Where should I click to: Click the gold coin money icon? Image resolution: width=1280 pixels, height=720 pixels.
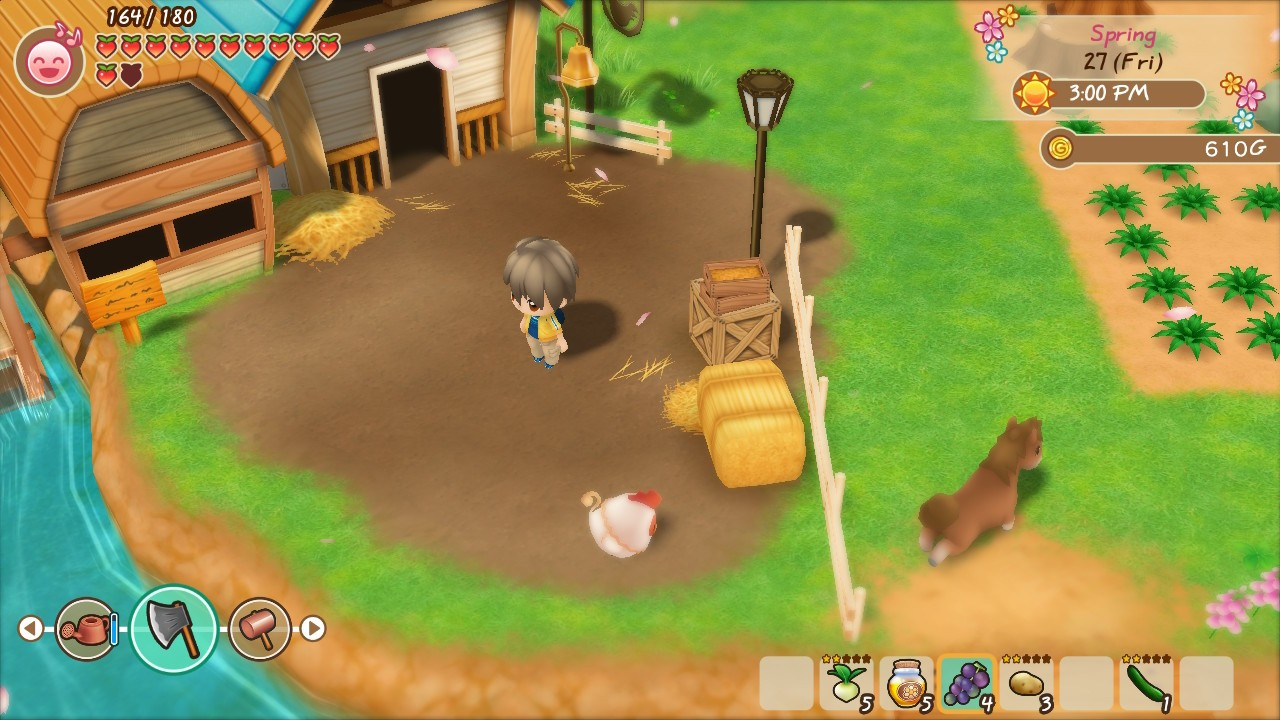tap(1060, 149)
